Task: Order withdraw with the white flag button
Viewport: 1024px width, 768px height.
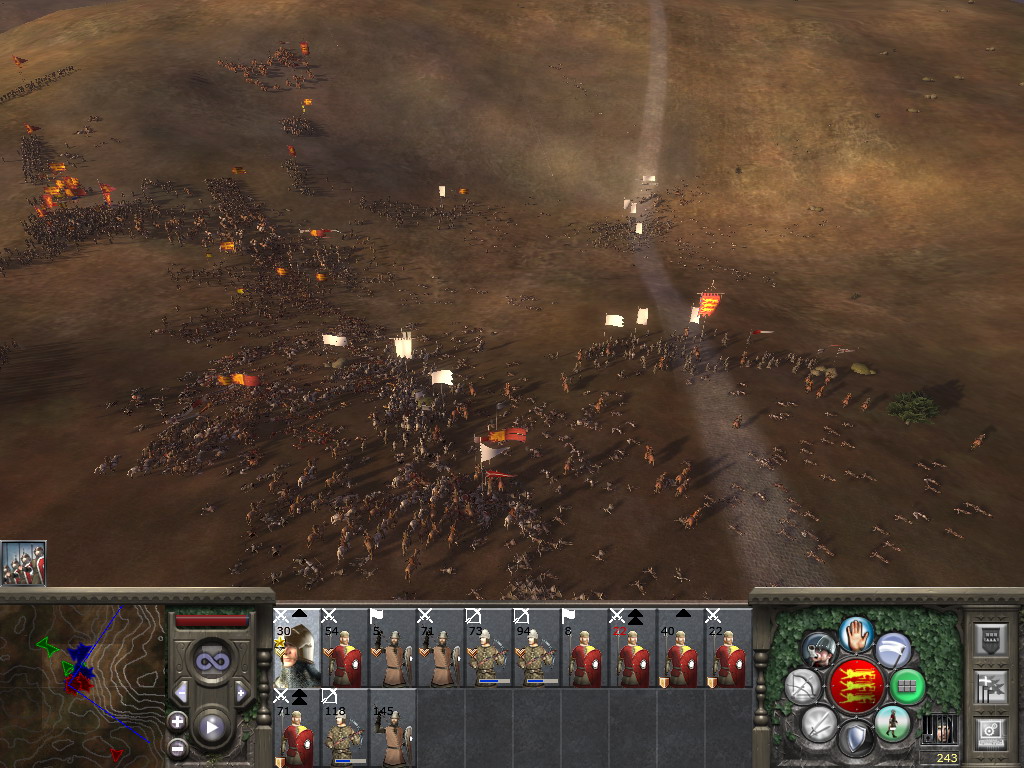Action: (893, 649)
